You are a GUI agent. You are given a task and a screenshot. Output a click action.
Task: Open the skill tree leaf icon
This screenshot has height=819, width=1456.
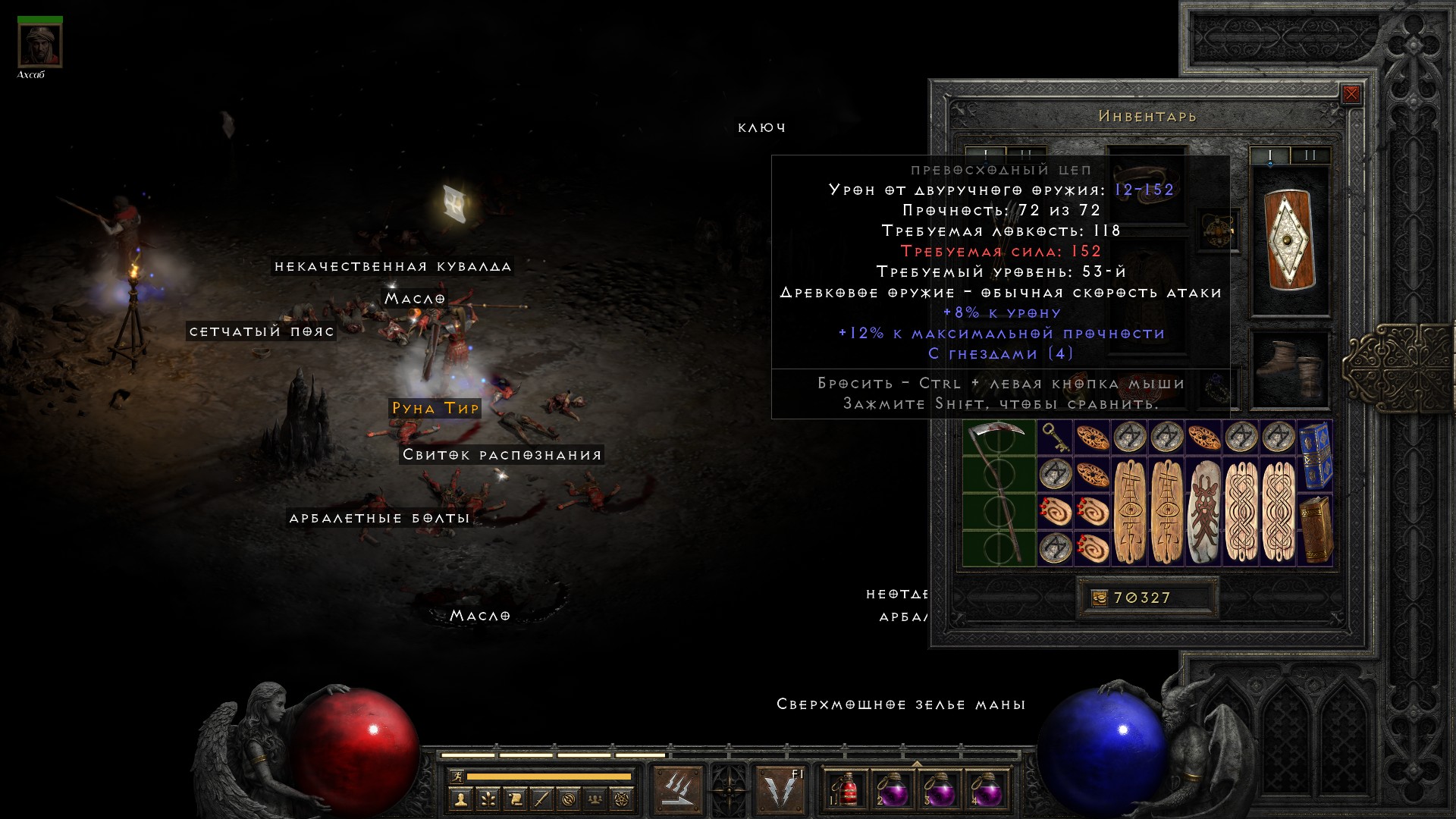click(x=487, y=799)
